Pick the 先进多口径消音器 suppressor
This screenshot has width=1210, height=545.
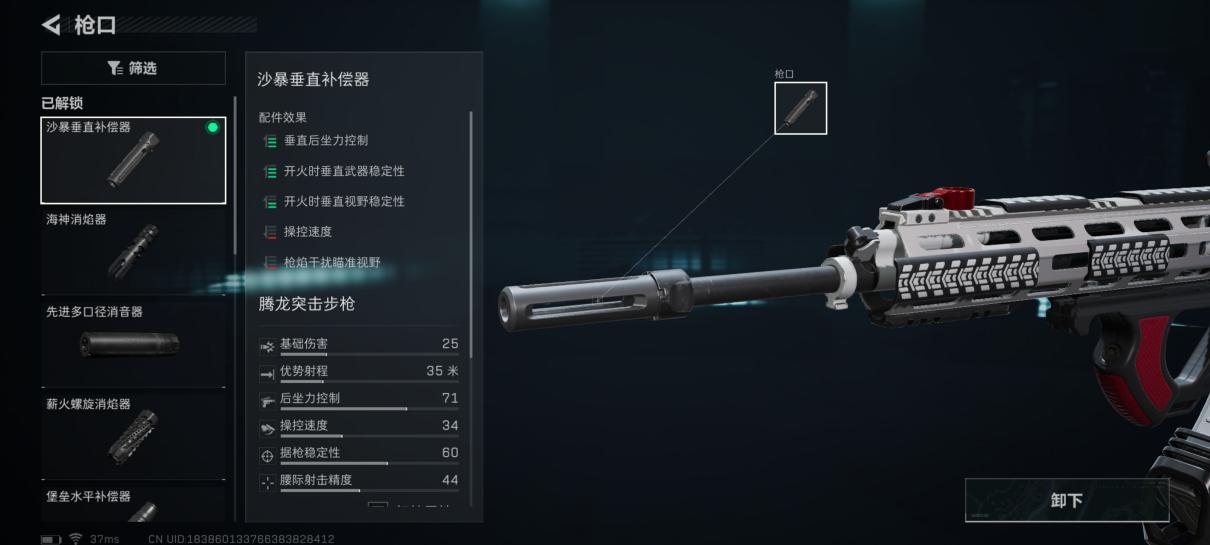pos(133,343)
